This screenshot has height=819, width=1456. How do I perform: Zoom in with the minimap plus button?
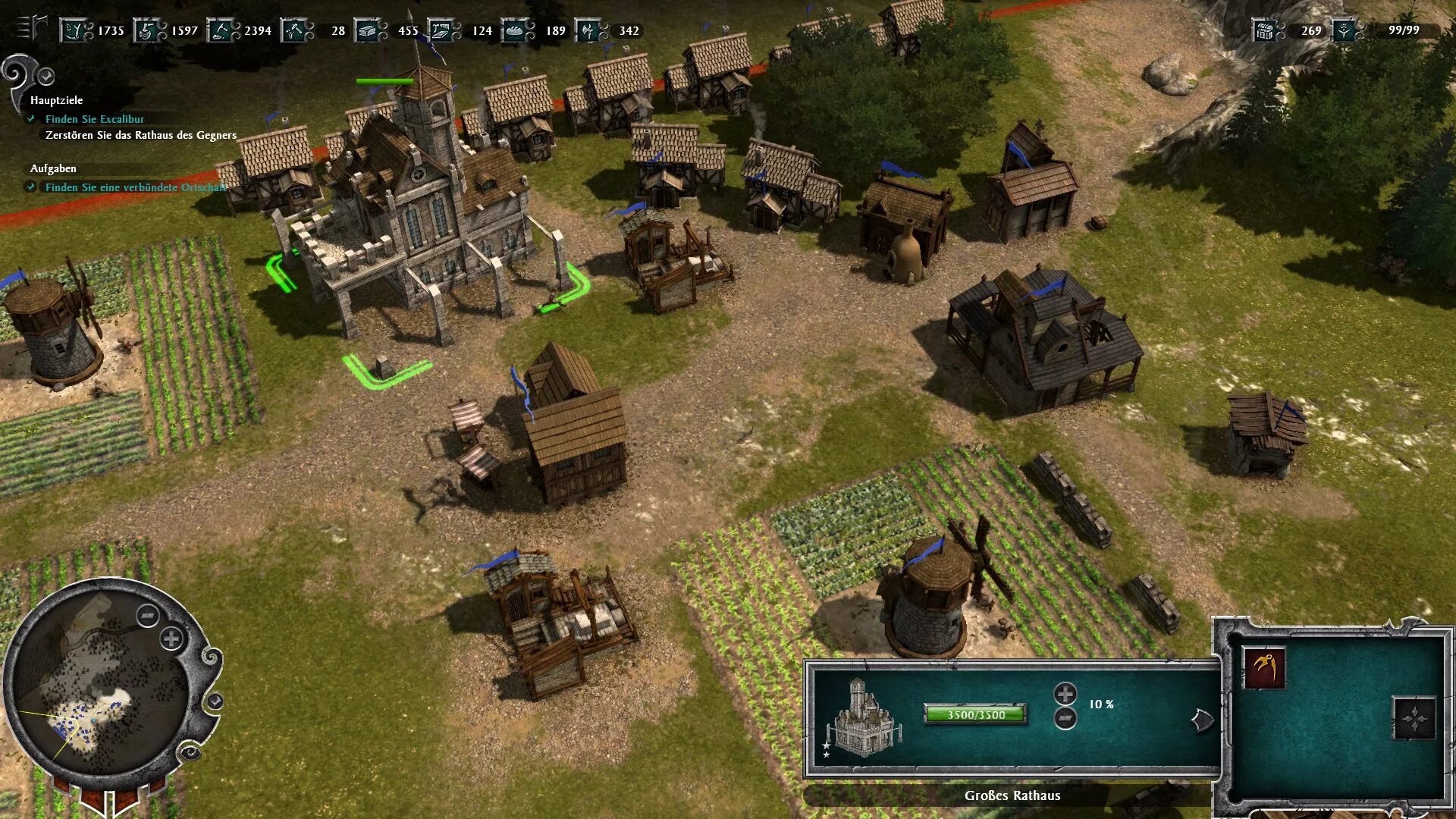(171, 639)
